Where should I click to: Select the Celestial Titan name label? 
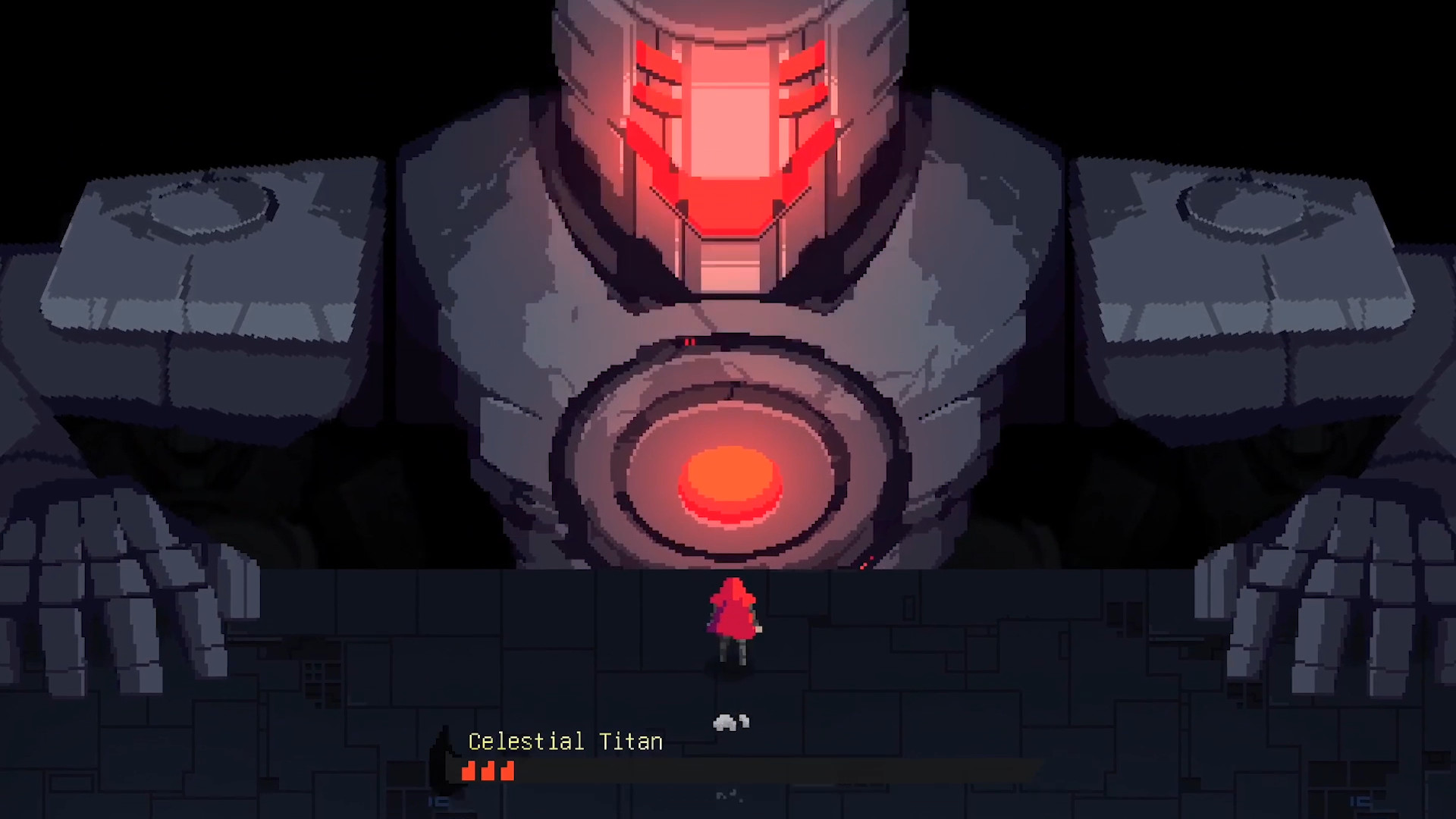[564, 742]
